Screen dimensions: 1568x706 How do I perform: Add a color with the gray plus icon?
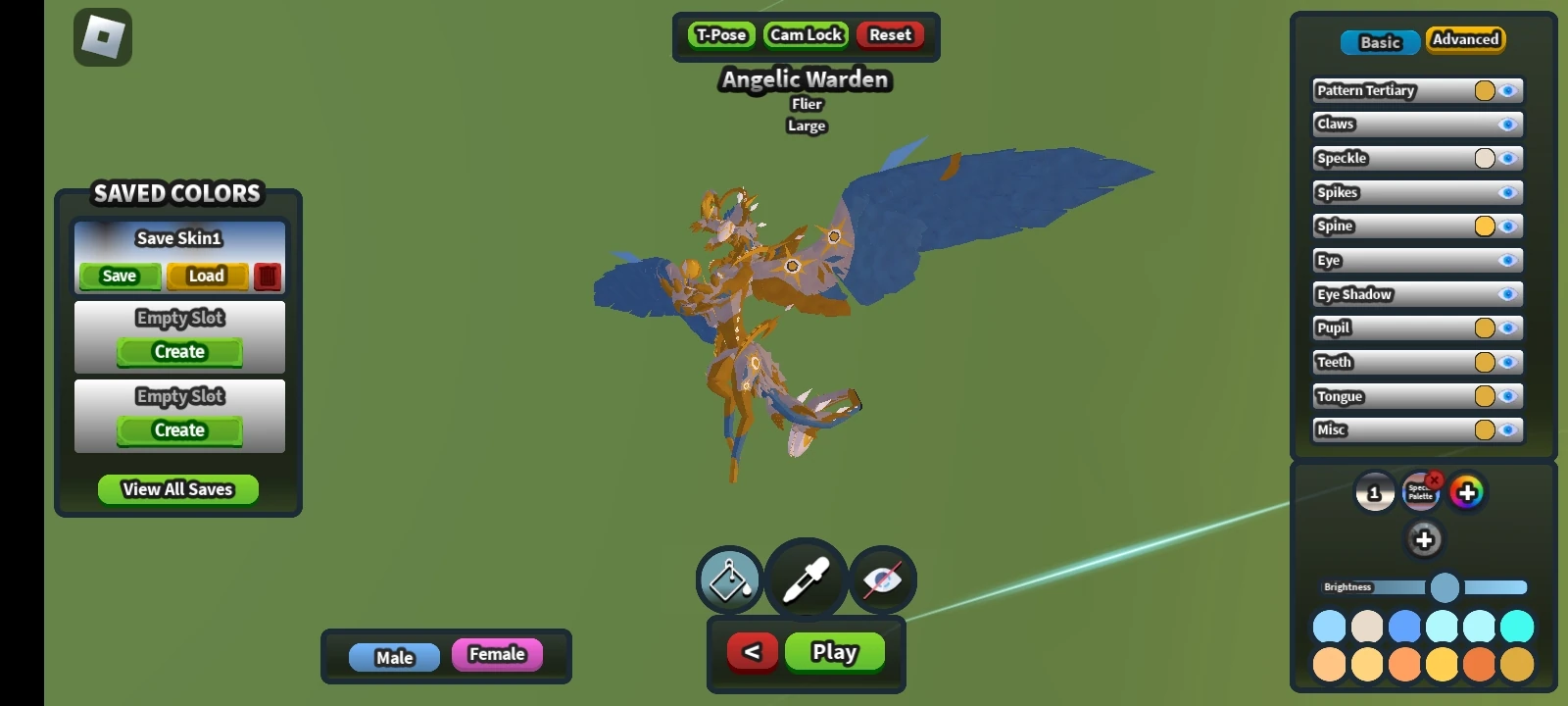tap(1424, 538)
